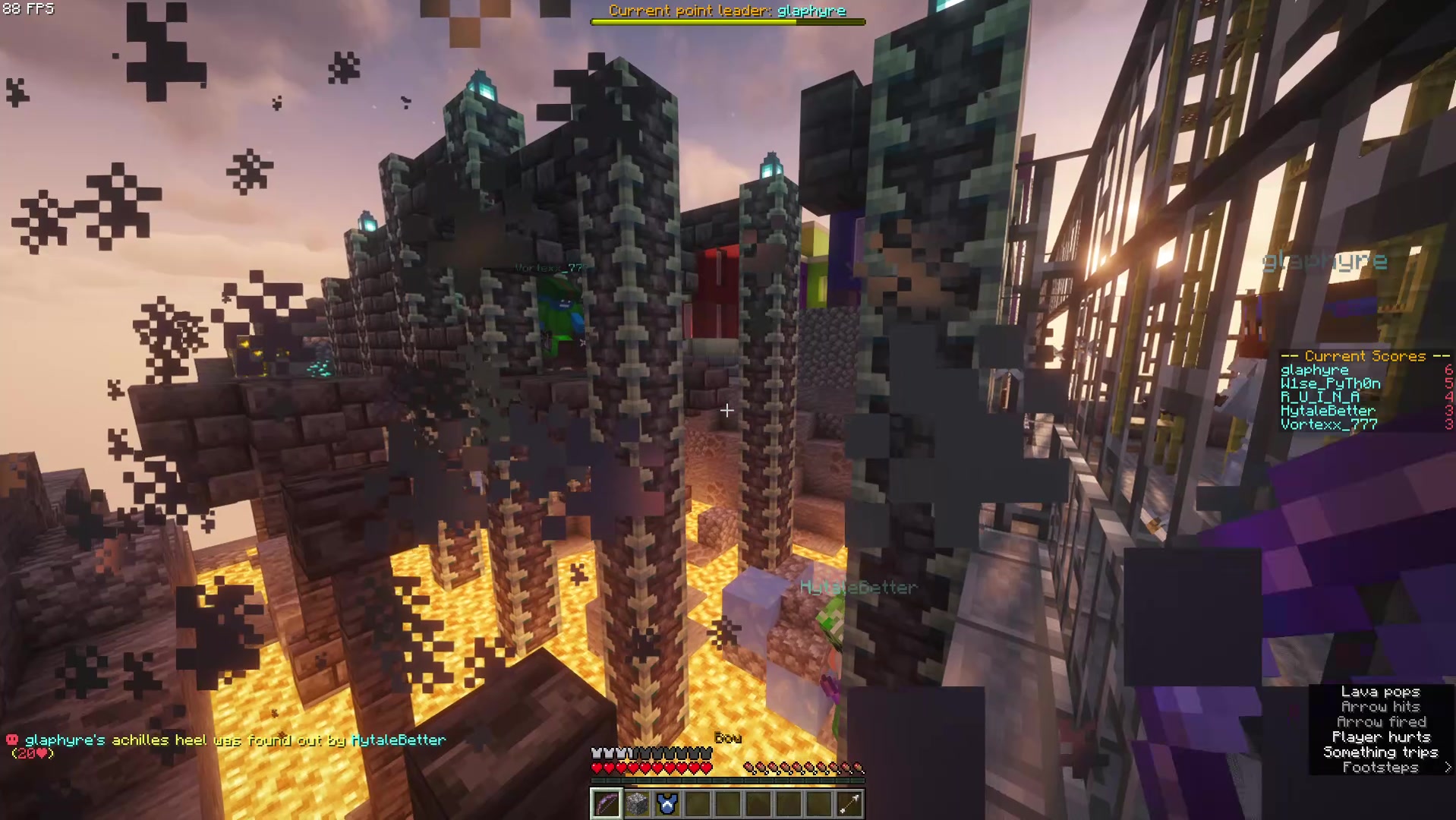
Task: Click the 88 FPS counter
Action: 29,10
